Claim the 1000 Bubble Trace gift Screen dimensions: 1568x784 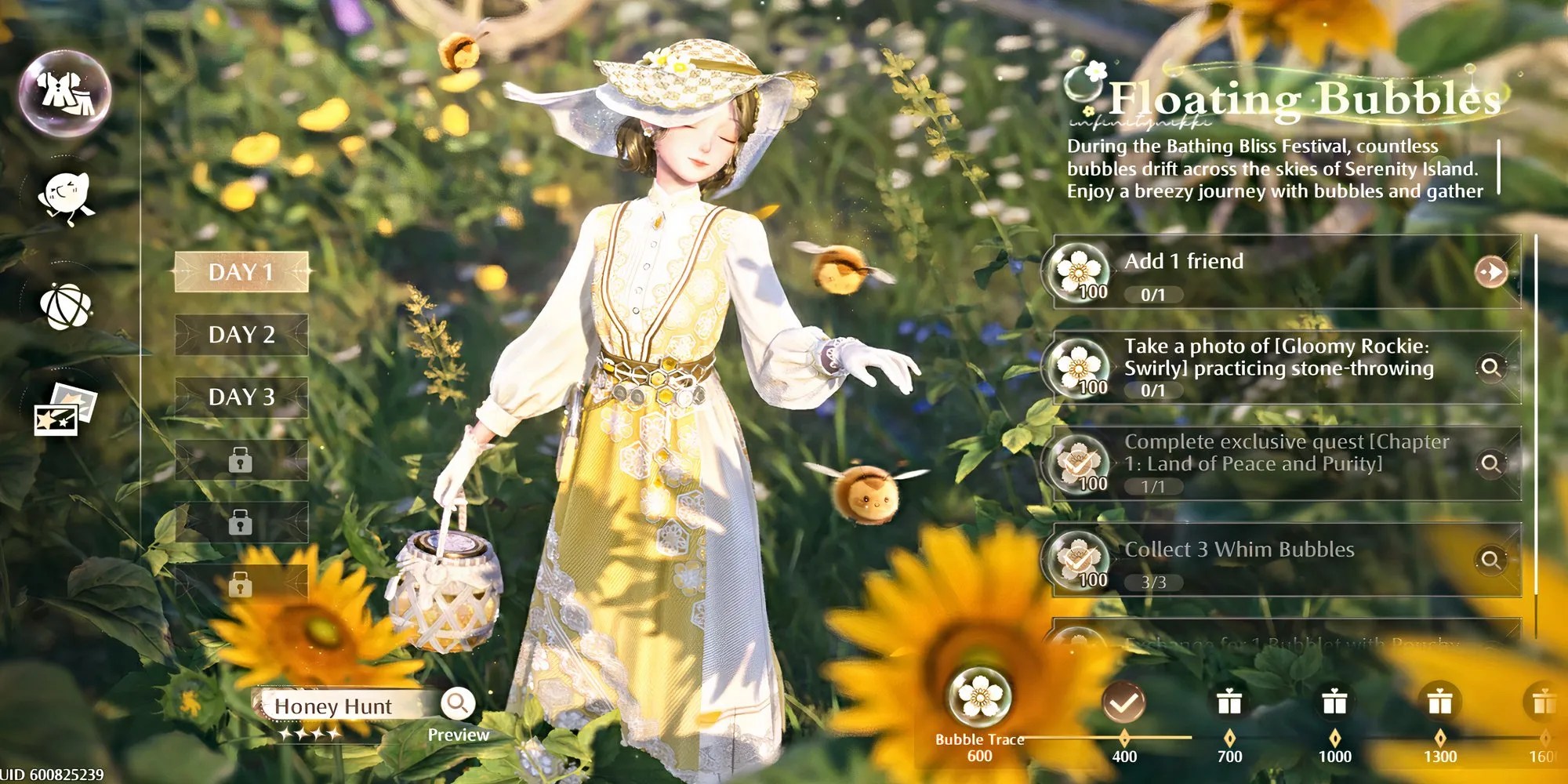tap(1334, 702)
